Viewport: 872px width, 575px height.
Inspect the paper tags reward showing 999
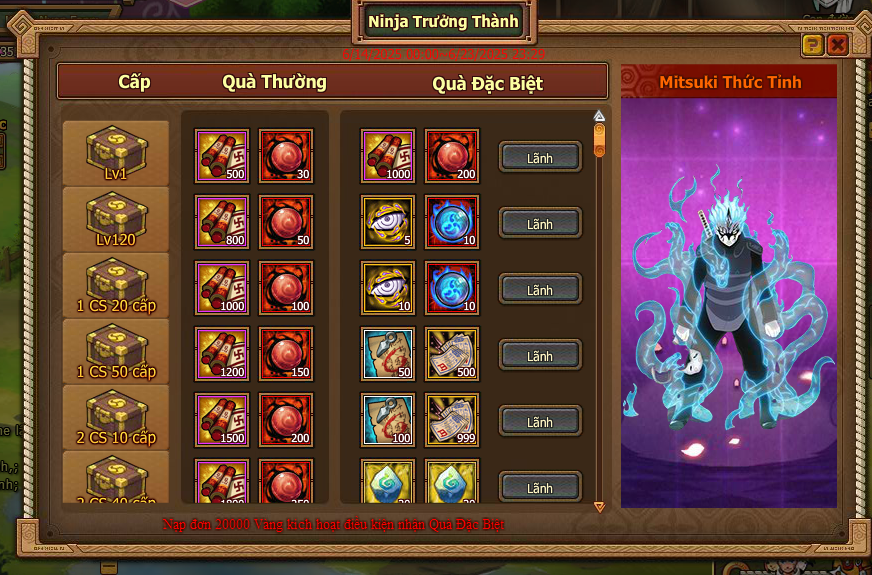[x=452, y=420]
